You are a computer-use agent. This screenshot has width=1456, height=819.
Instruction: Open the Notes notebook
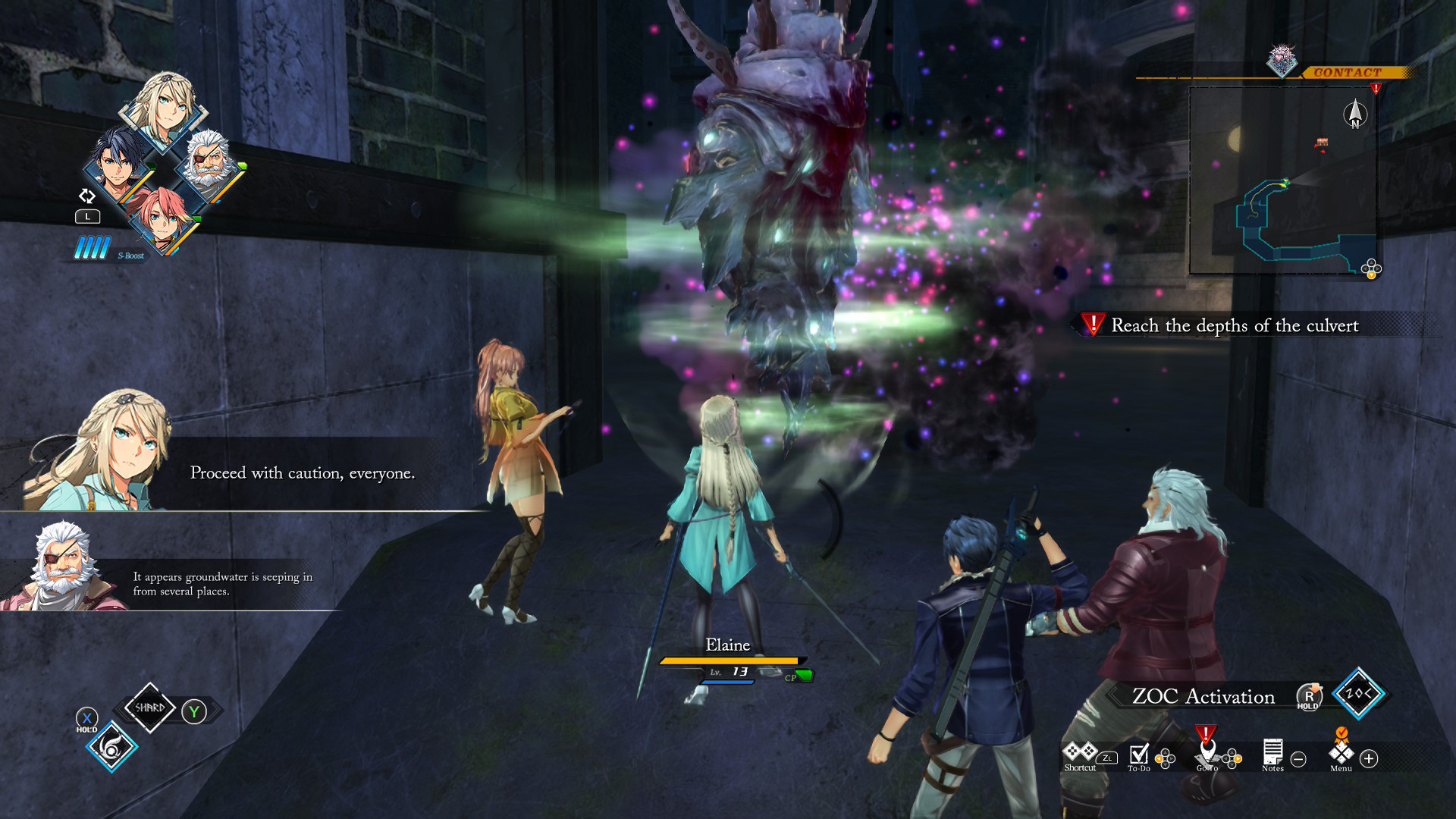pos(1272,755)
